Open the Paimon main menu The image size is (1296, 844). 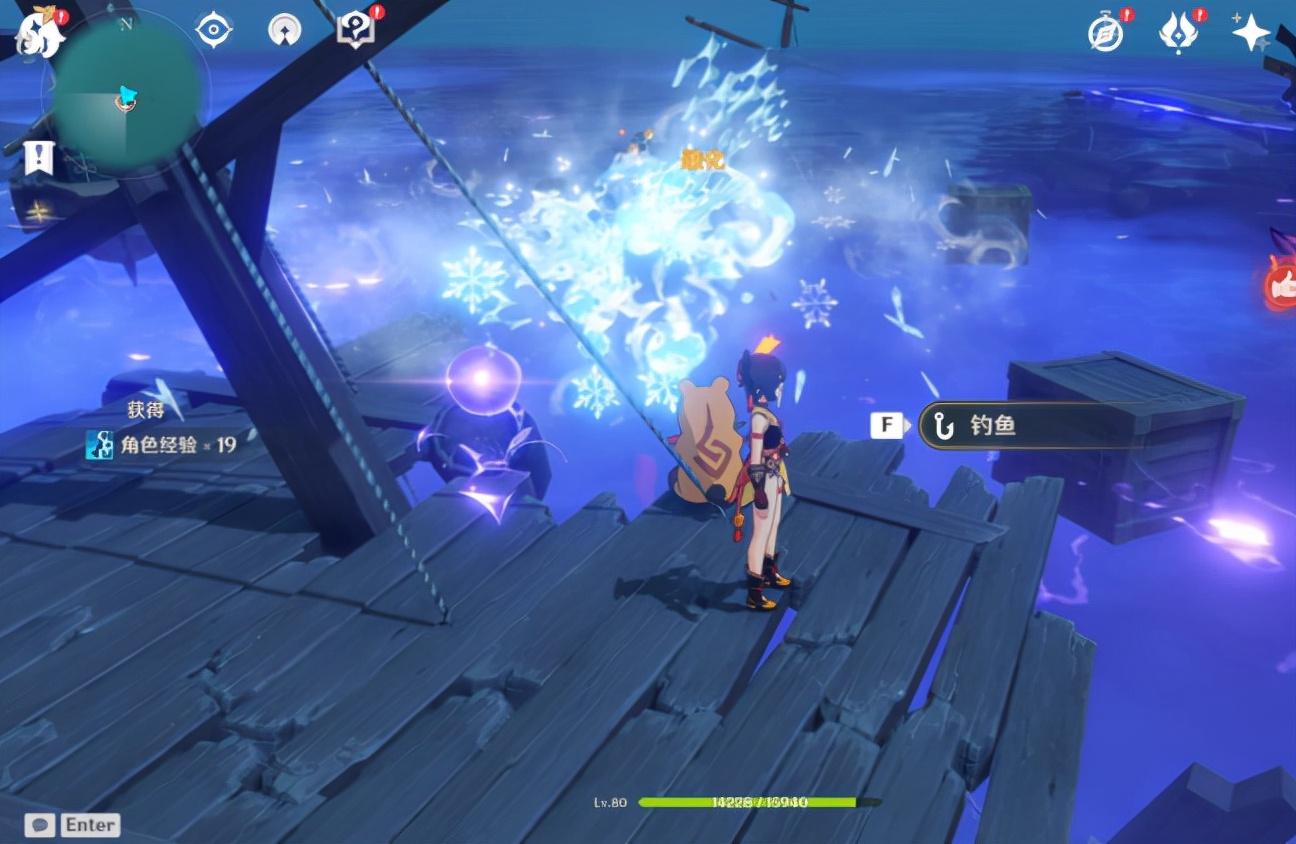(x=40, y=33)
